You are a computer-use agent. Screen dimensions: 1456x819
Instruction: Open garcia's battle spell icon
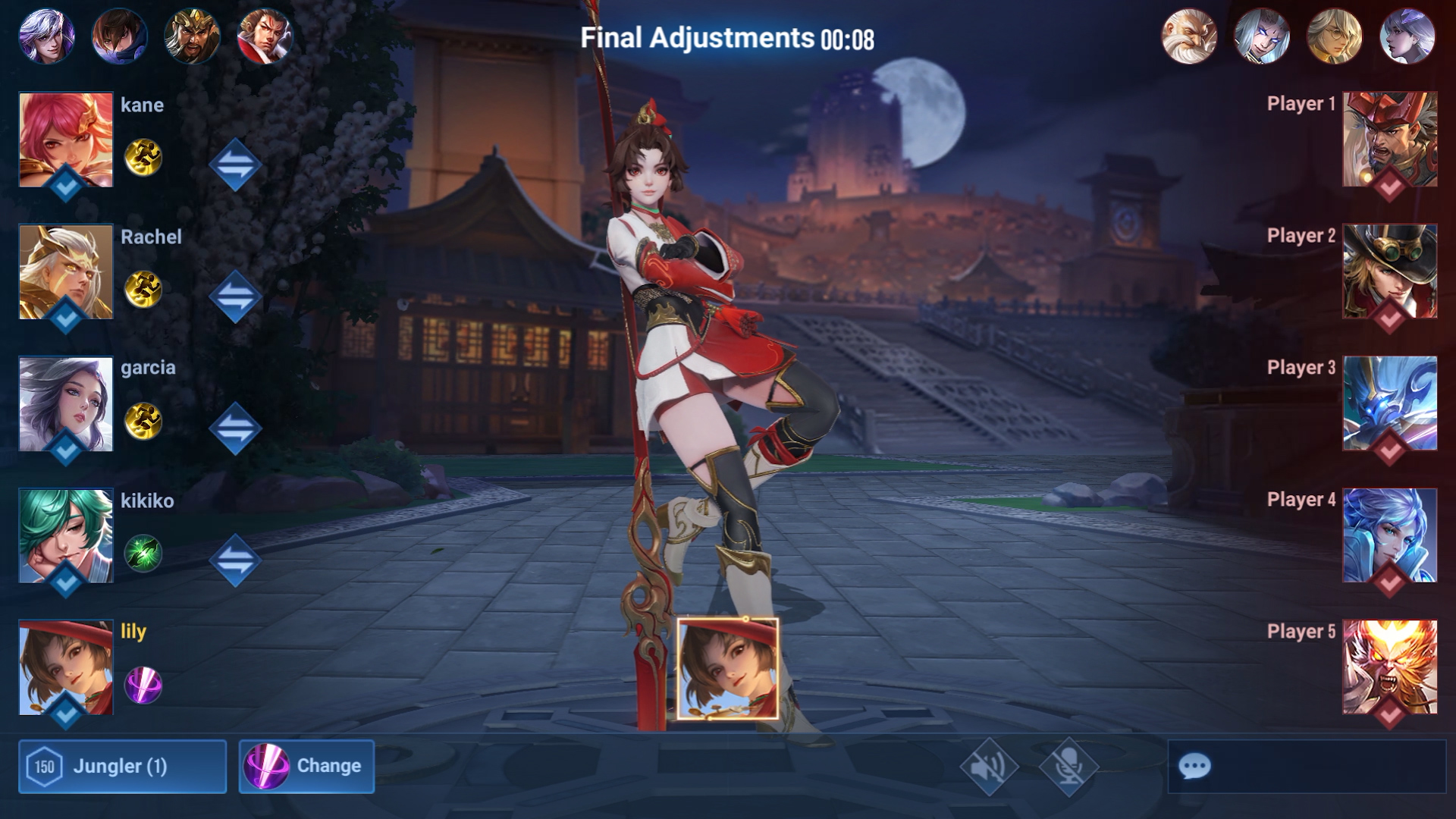pyautogui.click(x=143, y=421)
